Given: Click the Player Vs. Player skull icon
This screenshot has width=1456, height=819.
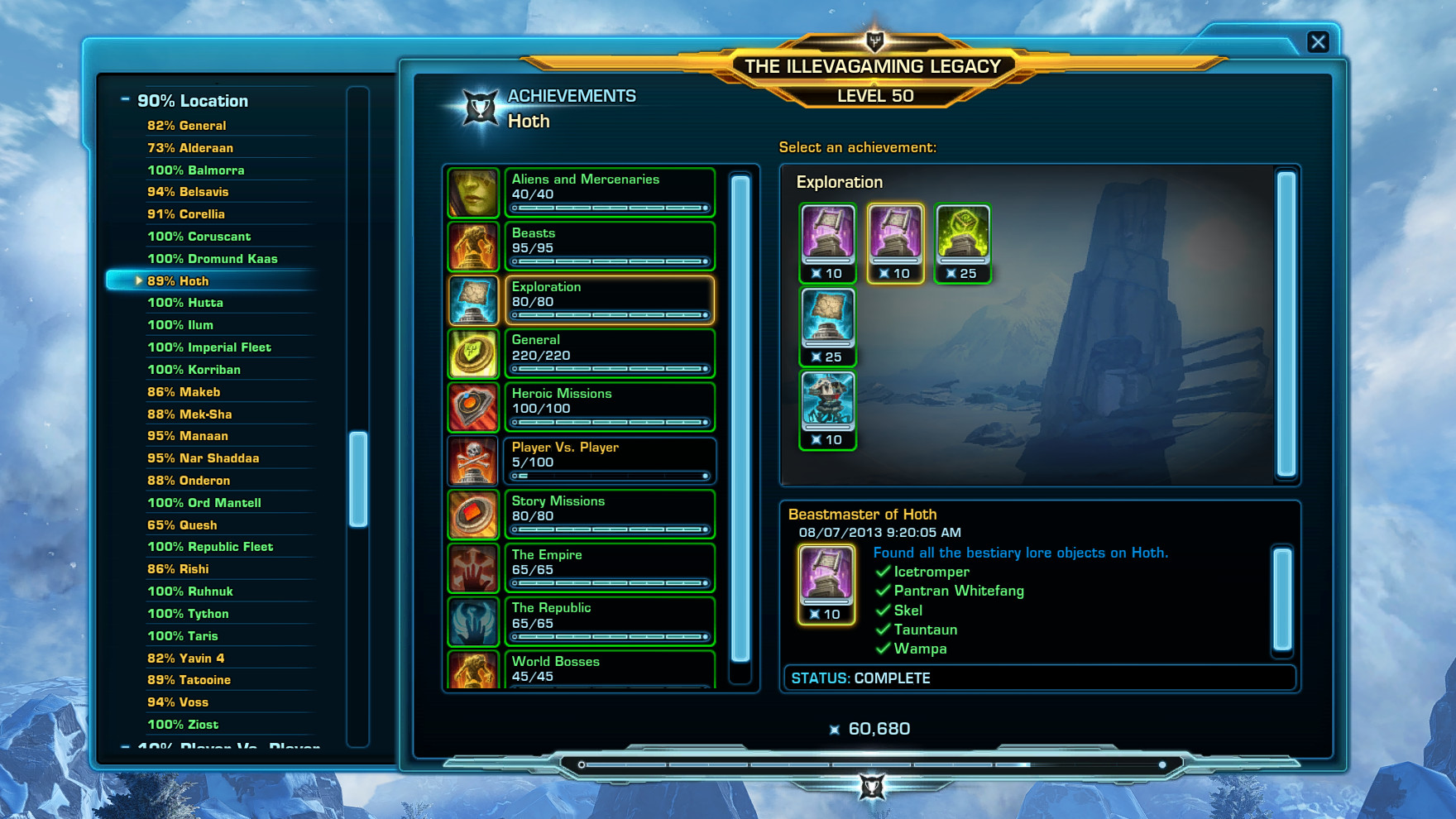Looking at the screenshot, I should point(473,460).
